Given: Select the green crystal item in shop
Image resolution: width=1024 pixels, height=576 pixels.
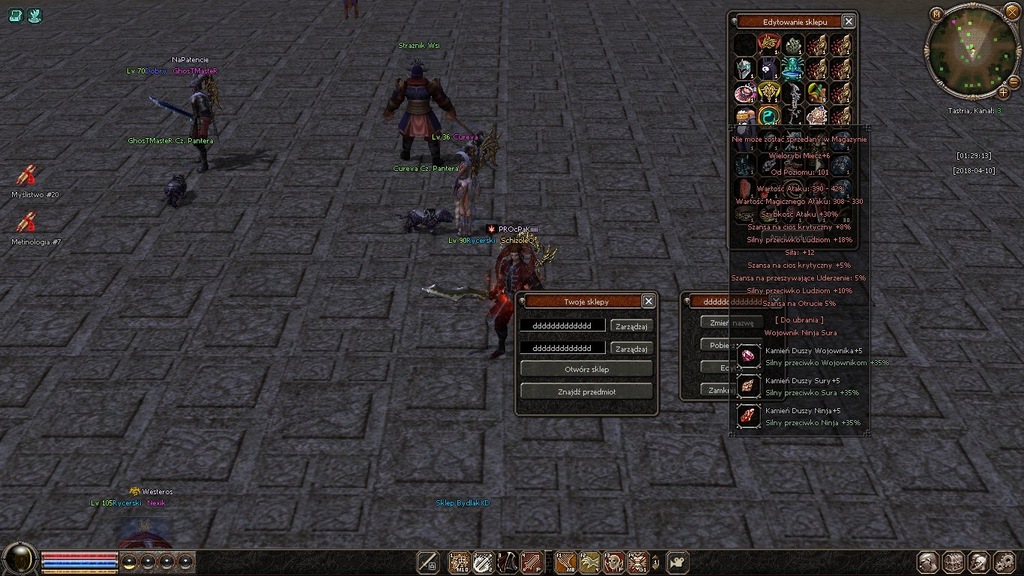Looking at the screenshot, I should point(793,45).
